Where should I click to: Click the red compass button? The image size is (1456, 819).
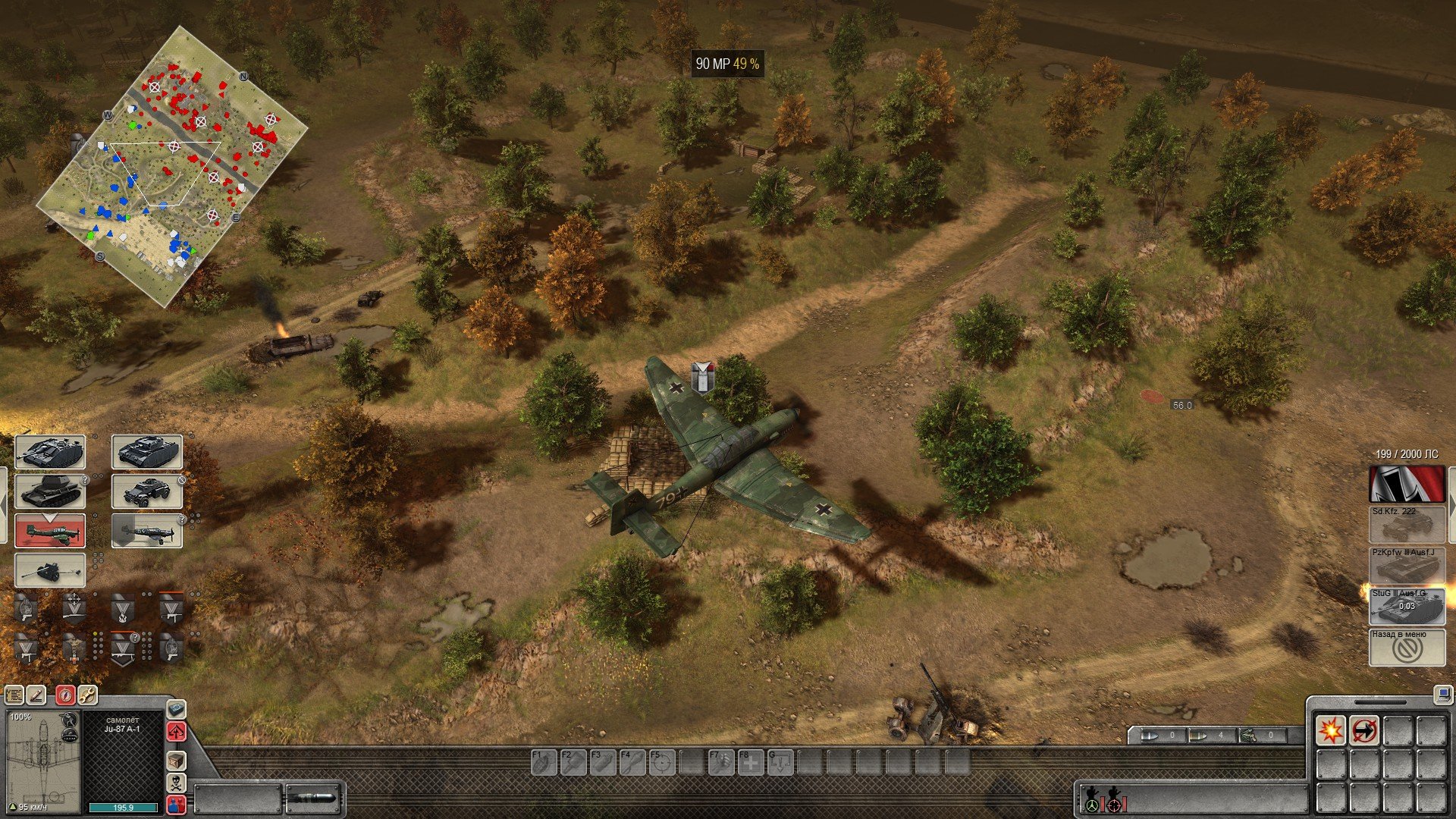65,695
